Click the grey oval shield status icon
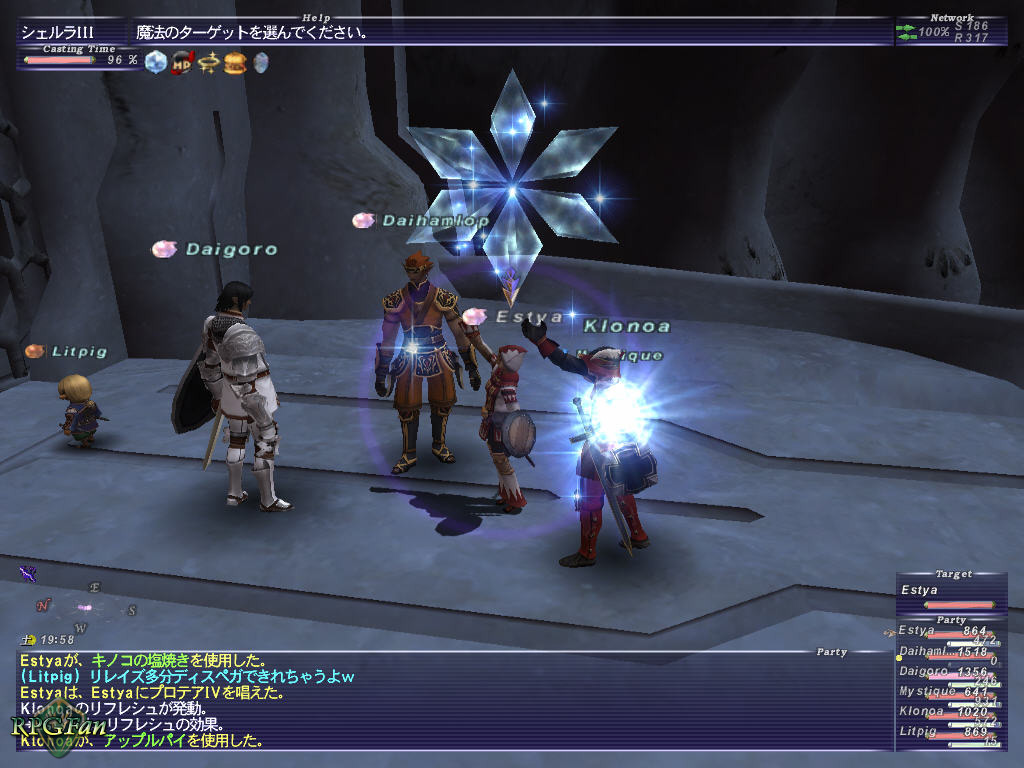This screenshot has height=768, width=1024. coord(260,62)
